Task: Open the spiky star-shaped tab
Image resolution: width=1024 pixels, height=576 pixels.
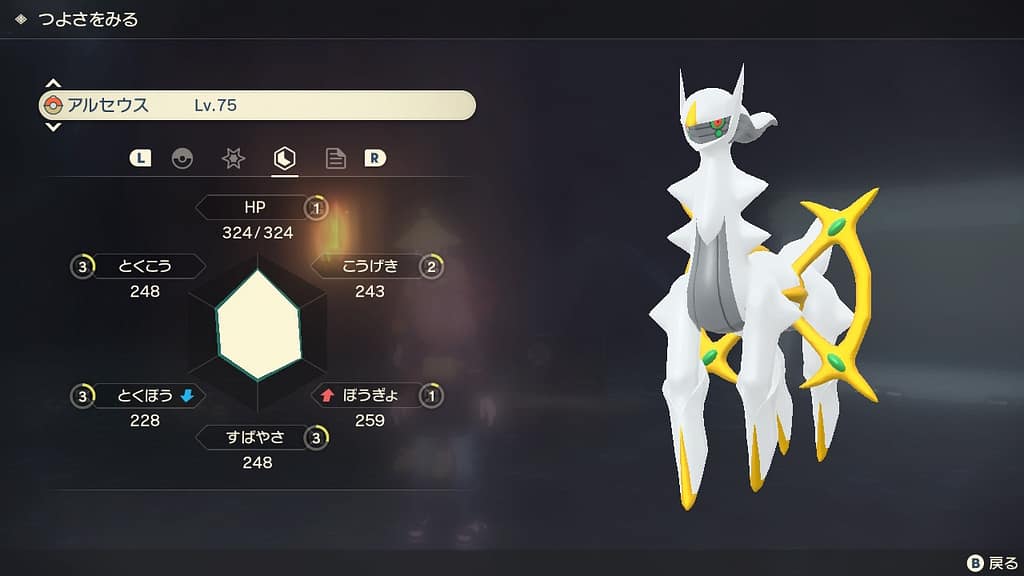Action: pos(233,158)
